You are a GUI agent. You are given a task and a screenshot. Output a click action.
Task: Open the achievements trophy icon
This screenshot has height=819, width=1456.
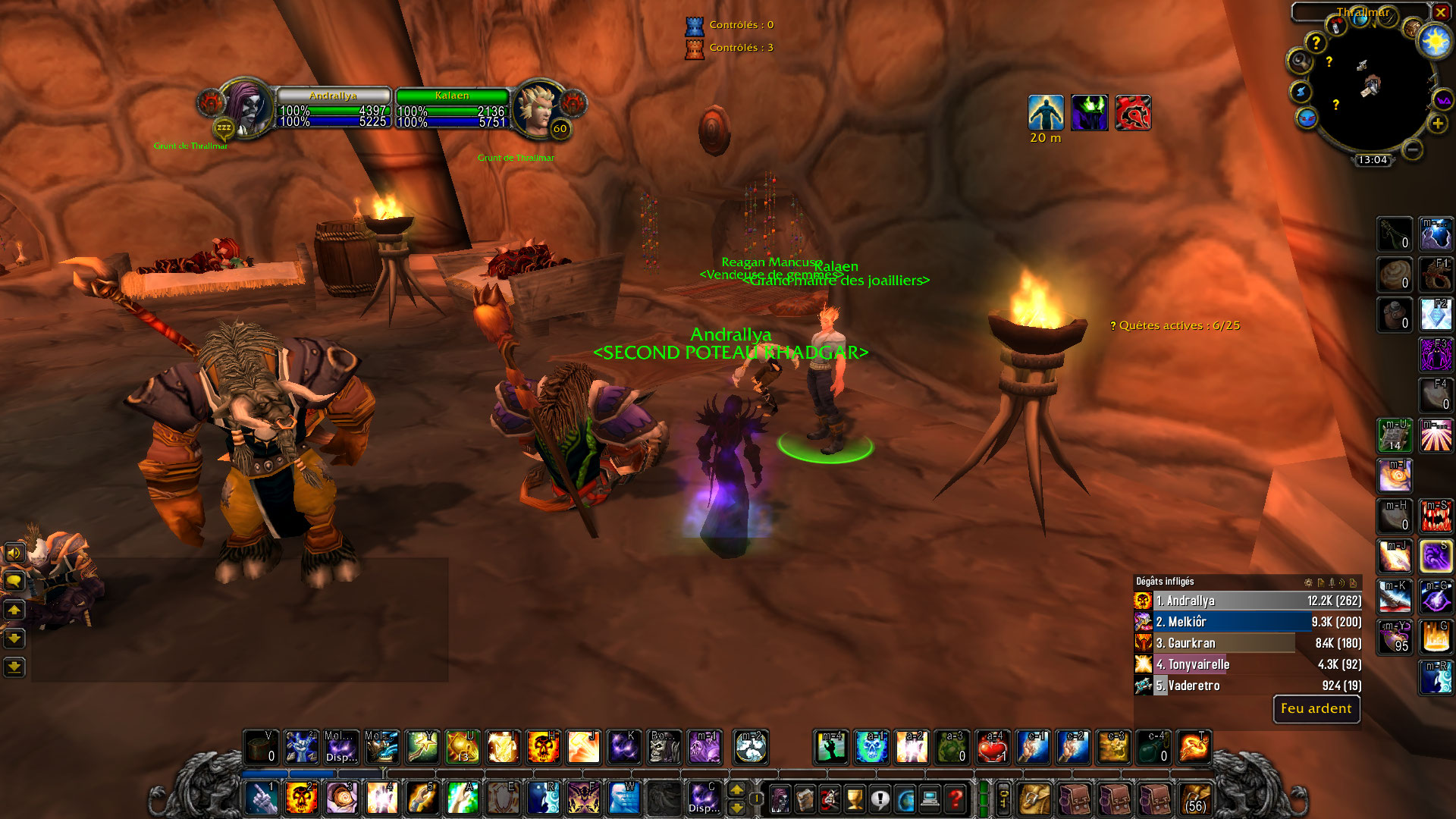pyautogui.click(x=855, y=799)
